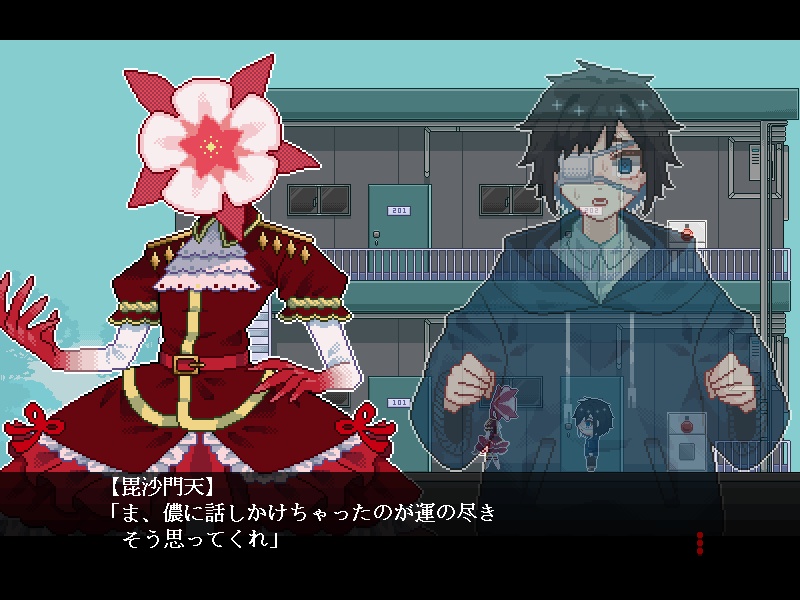The height and width of the screenshot is (600, 800).
Task: Advance the 毘沙門天 dialogue text box
Action: (400, 520)
